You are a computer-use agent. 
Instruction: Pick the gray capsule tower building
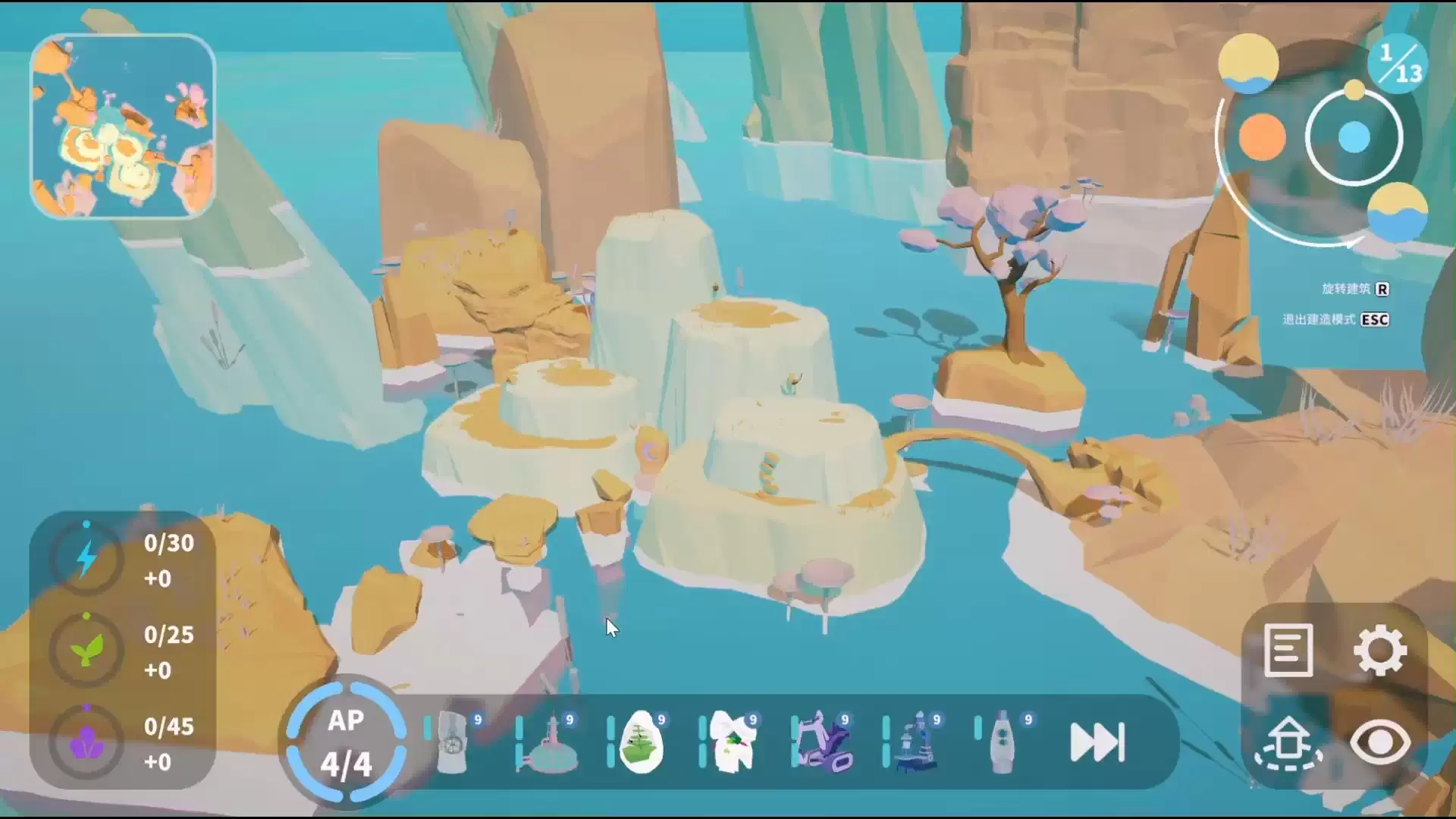tap(1004, 742)
